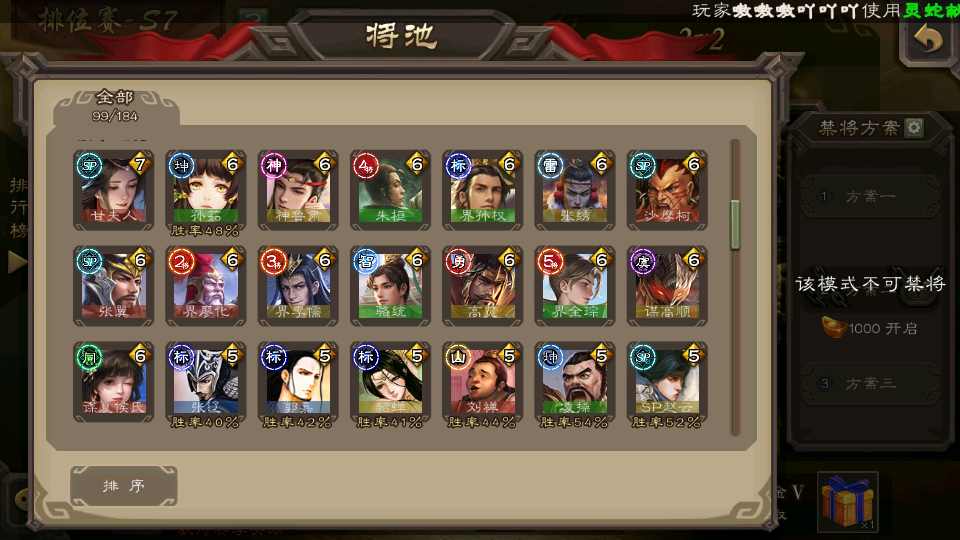Pick the 张辽 hero card
The height and width of the screenshot is (540, 960).
[x=206, y=382]
